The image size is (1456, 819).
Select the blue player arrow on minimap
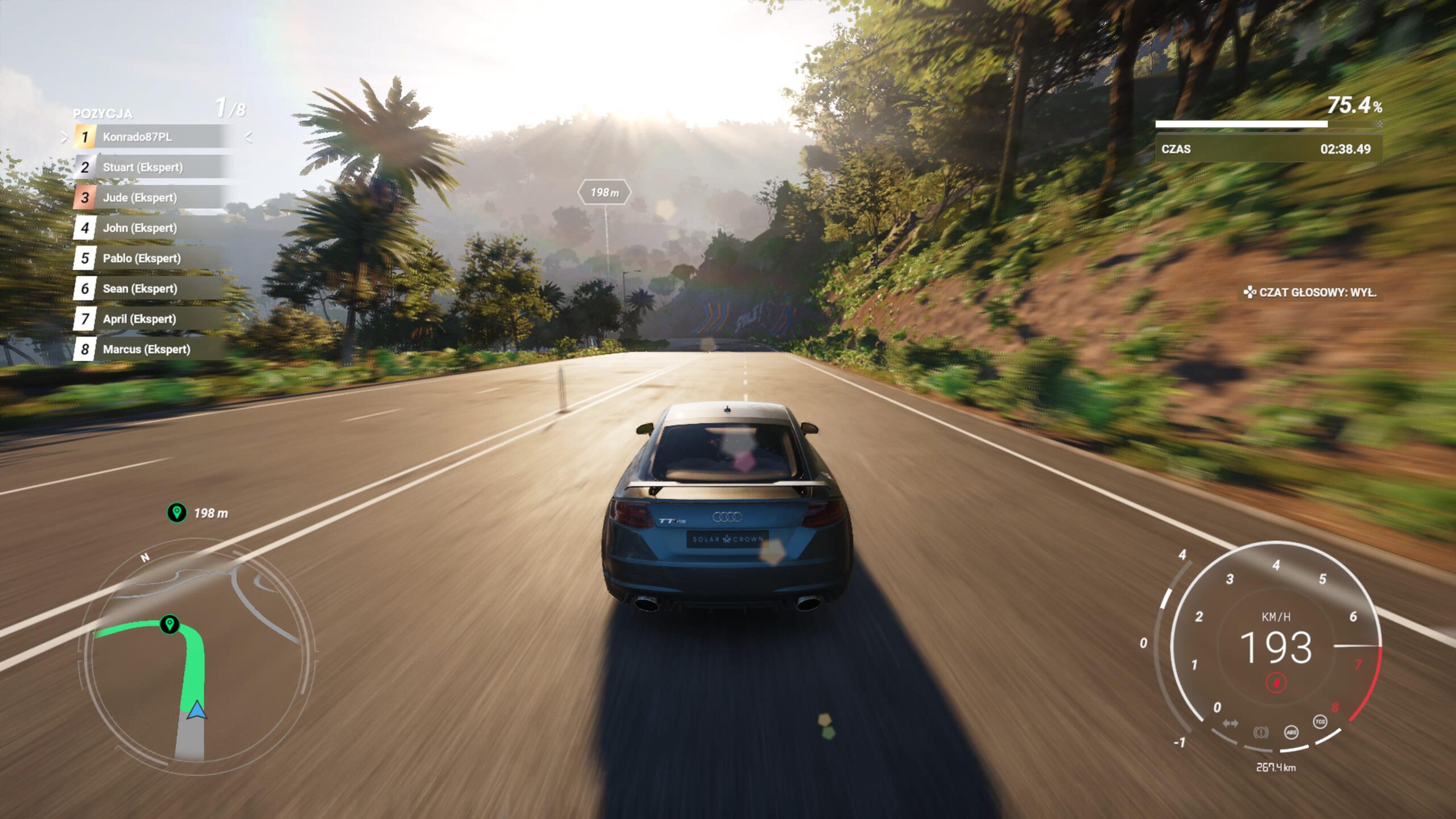point(196,710)
